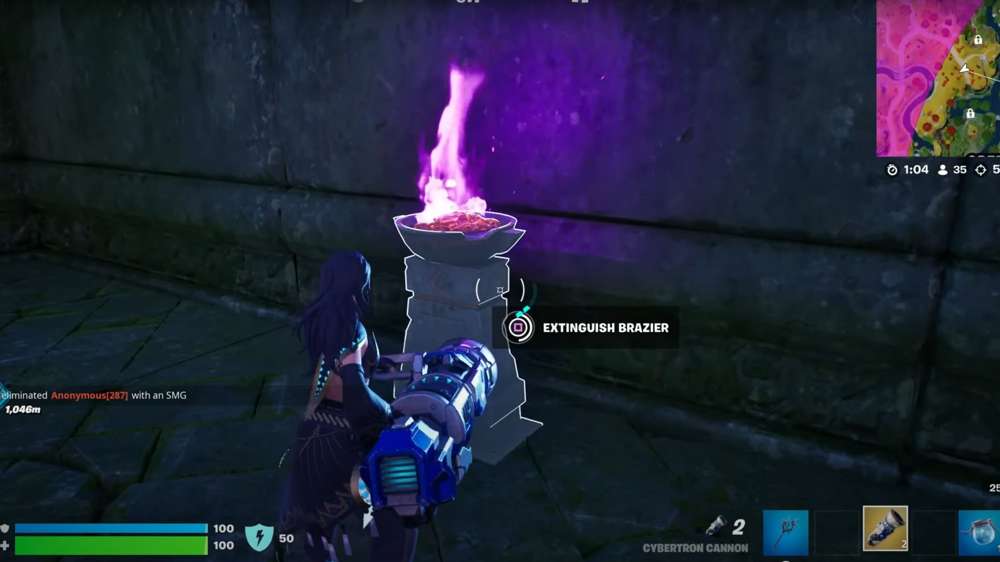Image resolution: width=1000 pixels, height=562 pixels.
Task: Select the blue pickaxe hotbar slot
Action: 785,532
